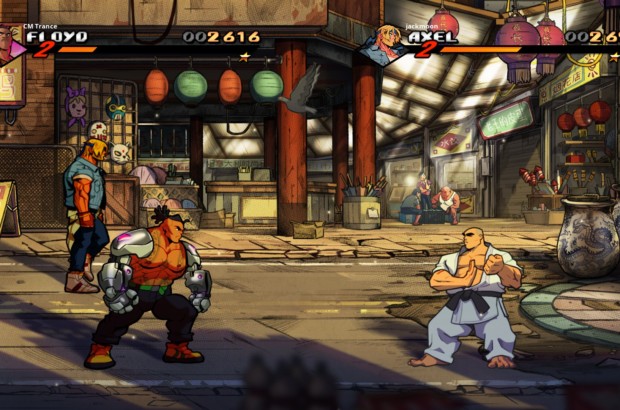The width and height of the screenshot is (620, 410).
Task: Select the star icon under Floyd's score
Action: point(244,56)
